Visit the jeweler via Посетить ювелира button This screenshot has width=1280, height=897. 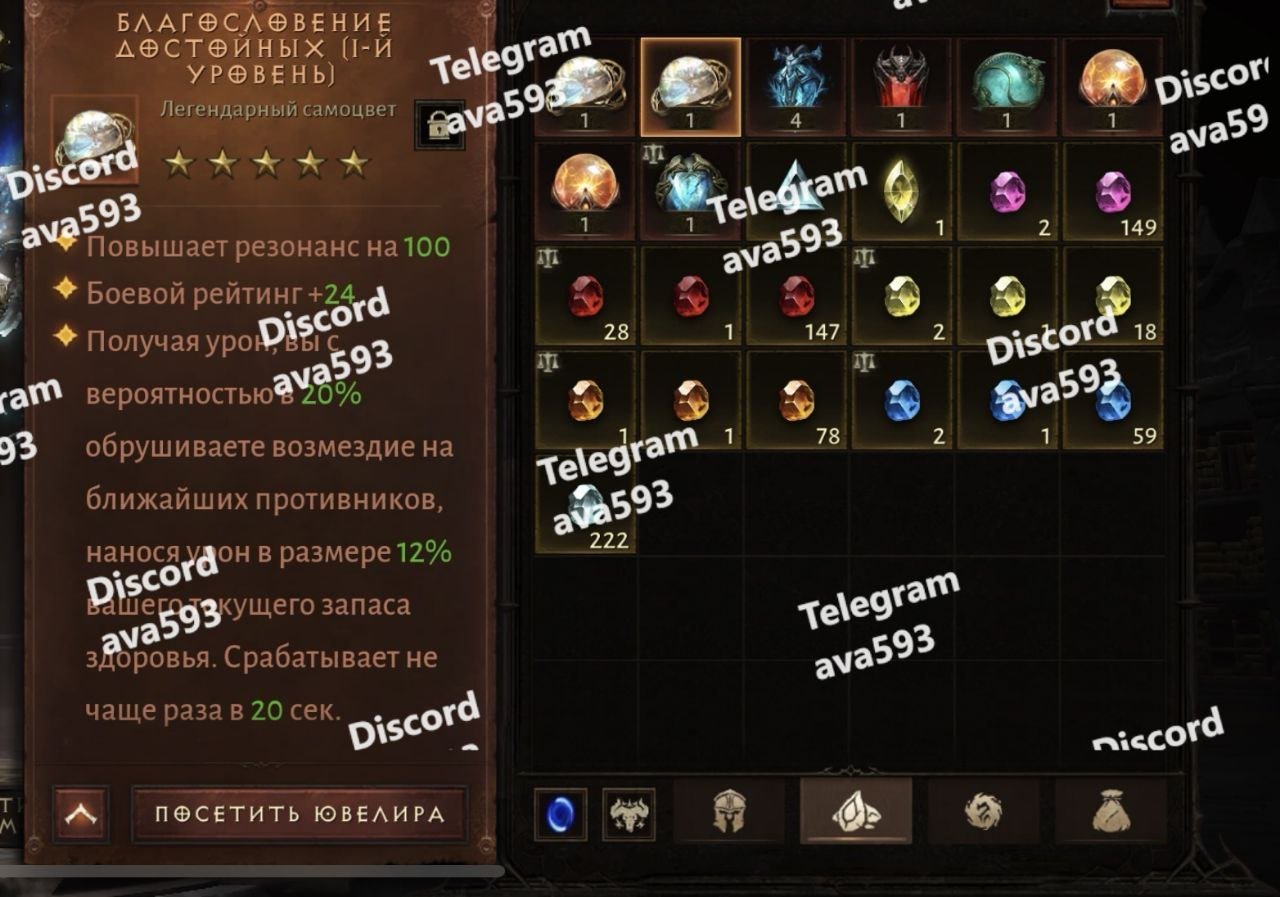click(299, 813)
